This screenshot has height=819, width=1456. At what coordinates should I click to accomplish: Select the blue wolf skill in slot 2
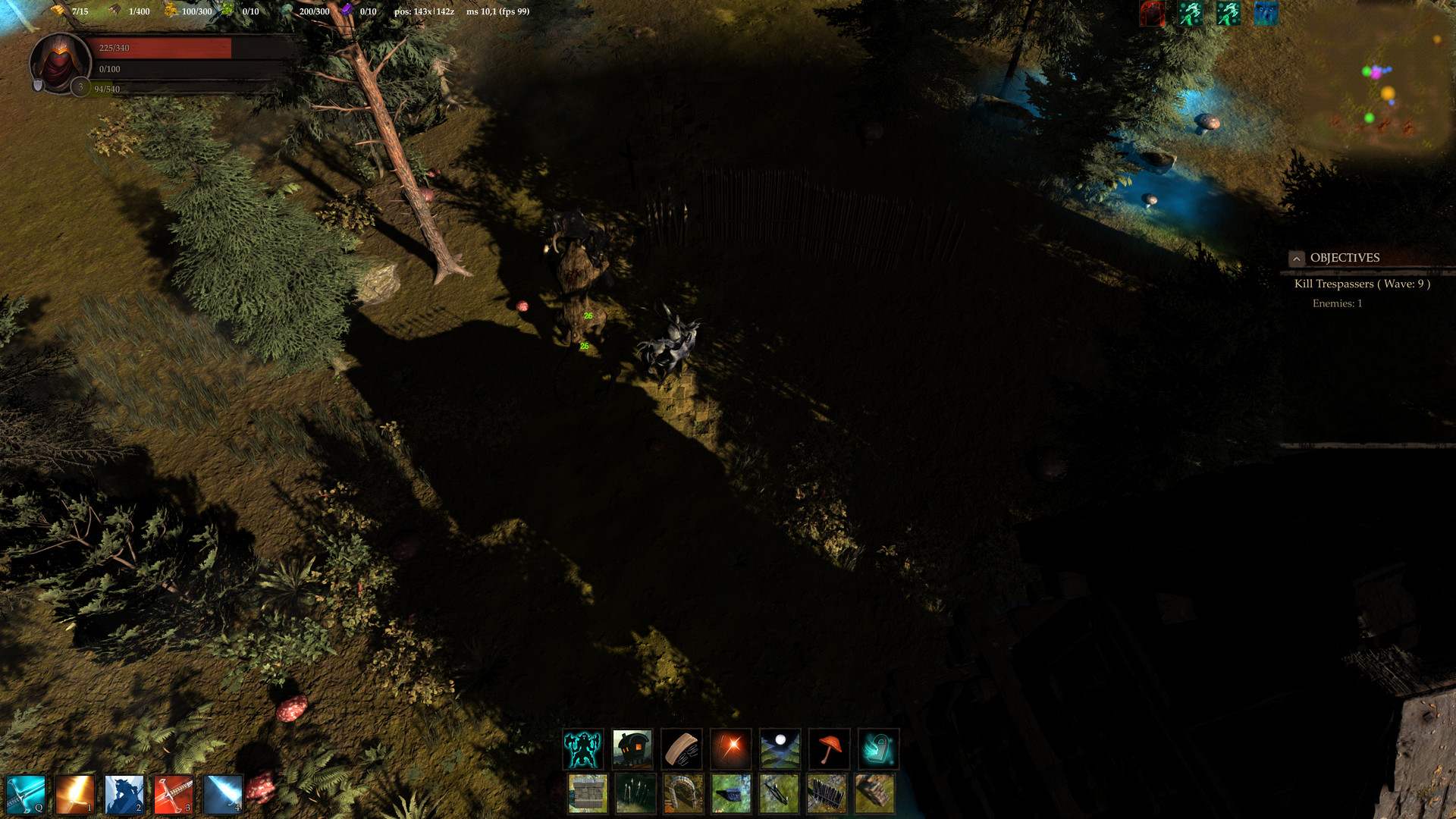(x=124, y=795)
